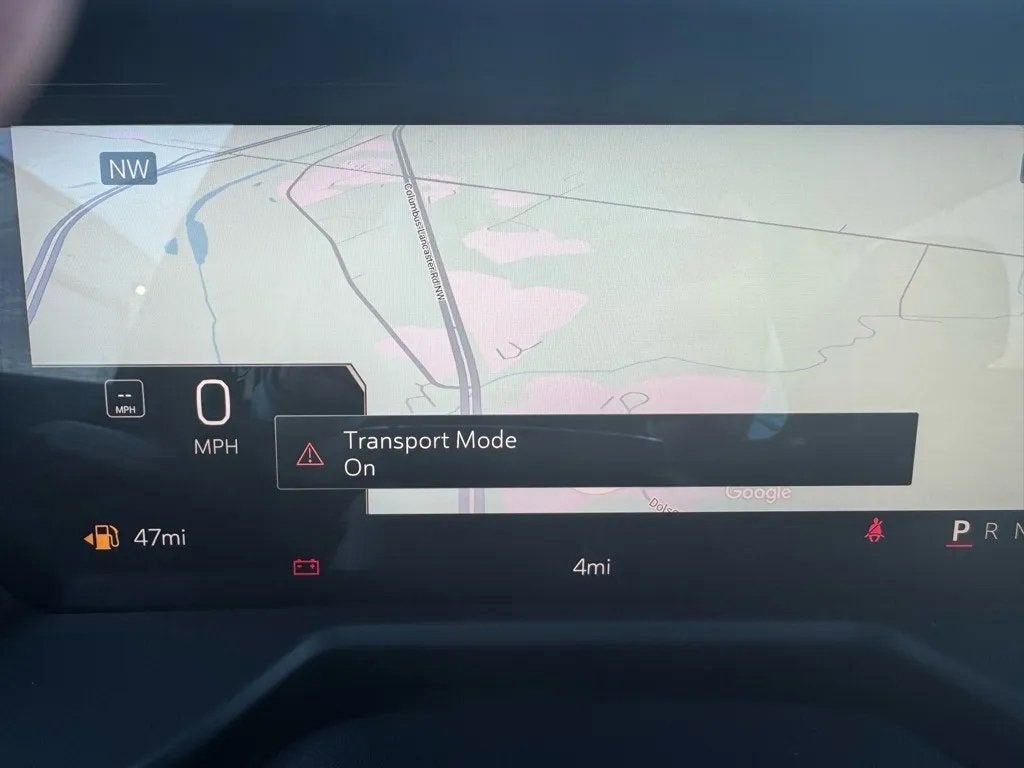Viewport: 1024px width, 768px height.
Task: Click the orange fuel pump icon
Action: [x=102, y=538]
